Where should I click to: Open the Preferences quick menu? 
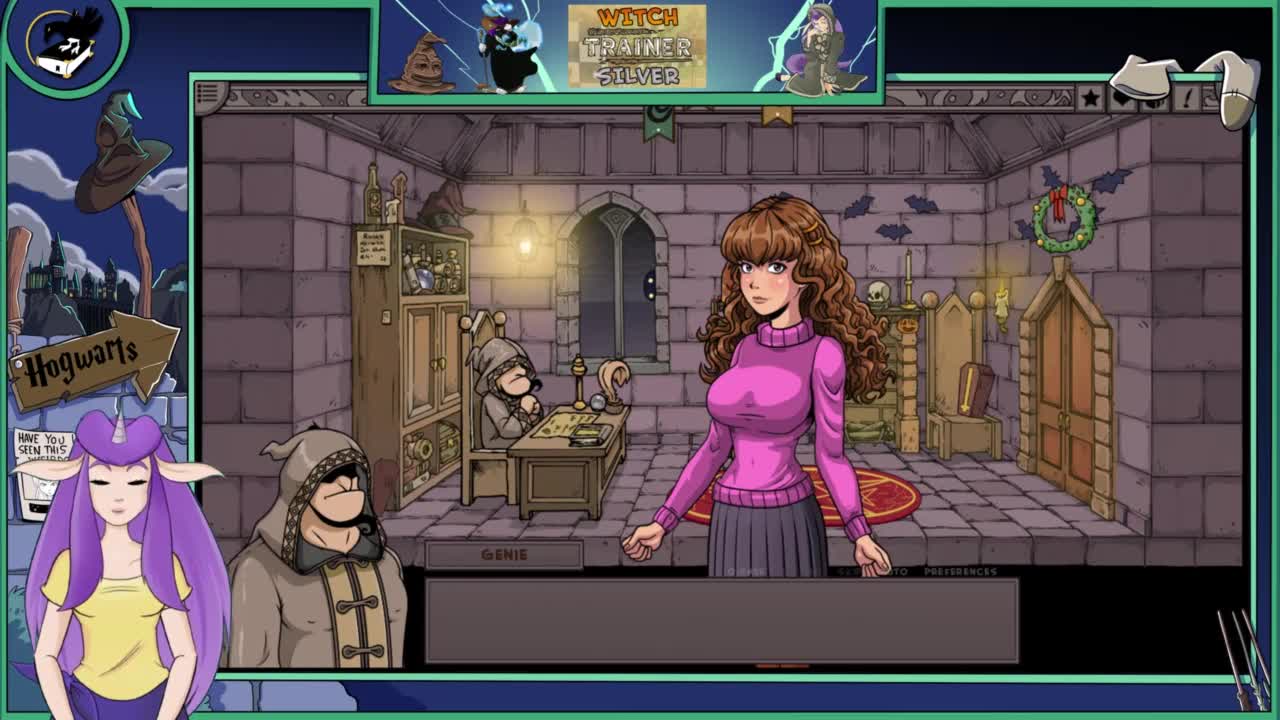pyautogui.click(x=960, y=572)
